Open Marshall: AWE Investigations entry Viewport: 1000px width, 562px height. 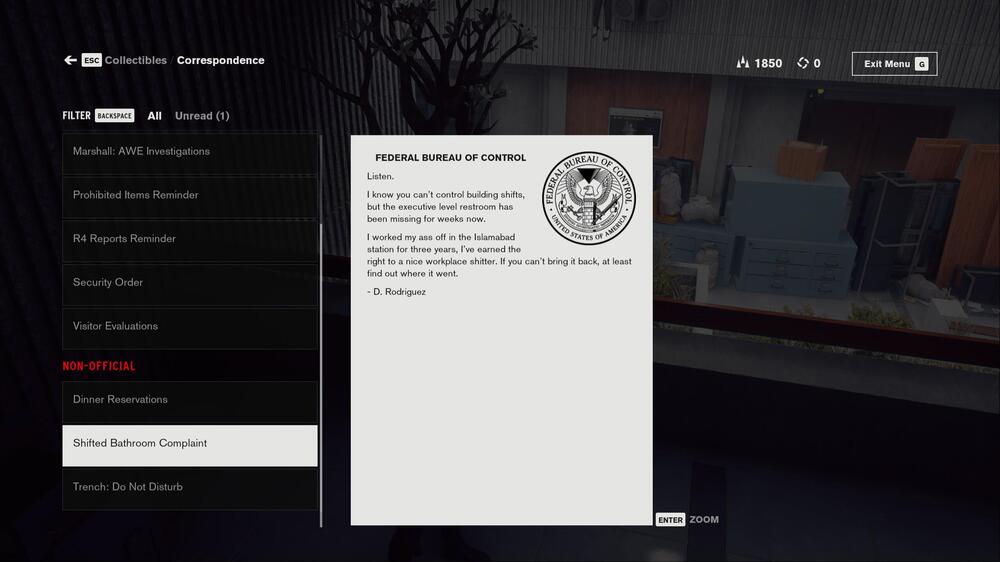point(190,152)
